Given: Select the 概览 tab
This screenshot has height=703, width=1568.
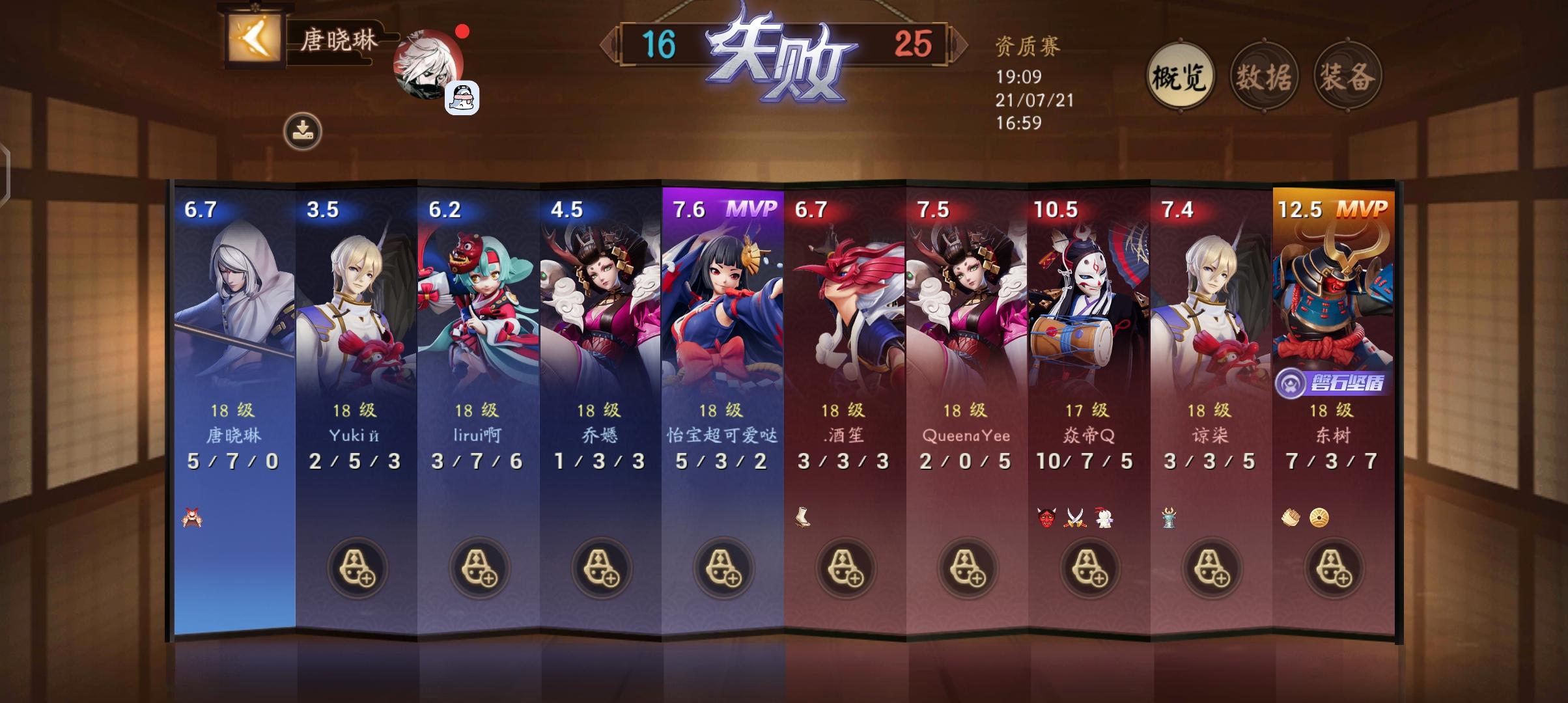Looking at the screenshot, I should (1180, 76).
